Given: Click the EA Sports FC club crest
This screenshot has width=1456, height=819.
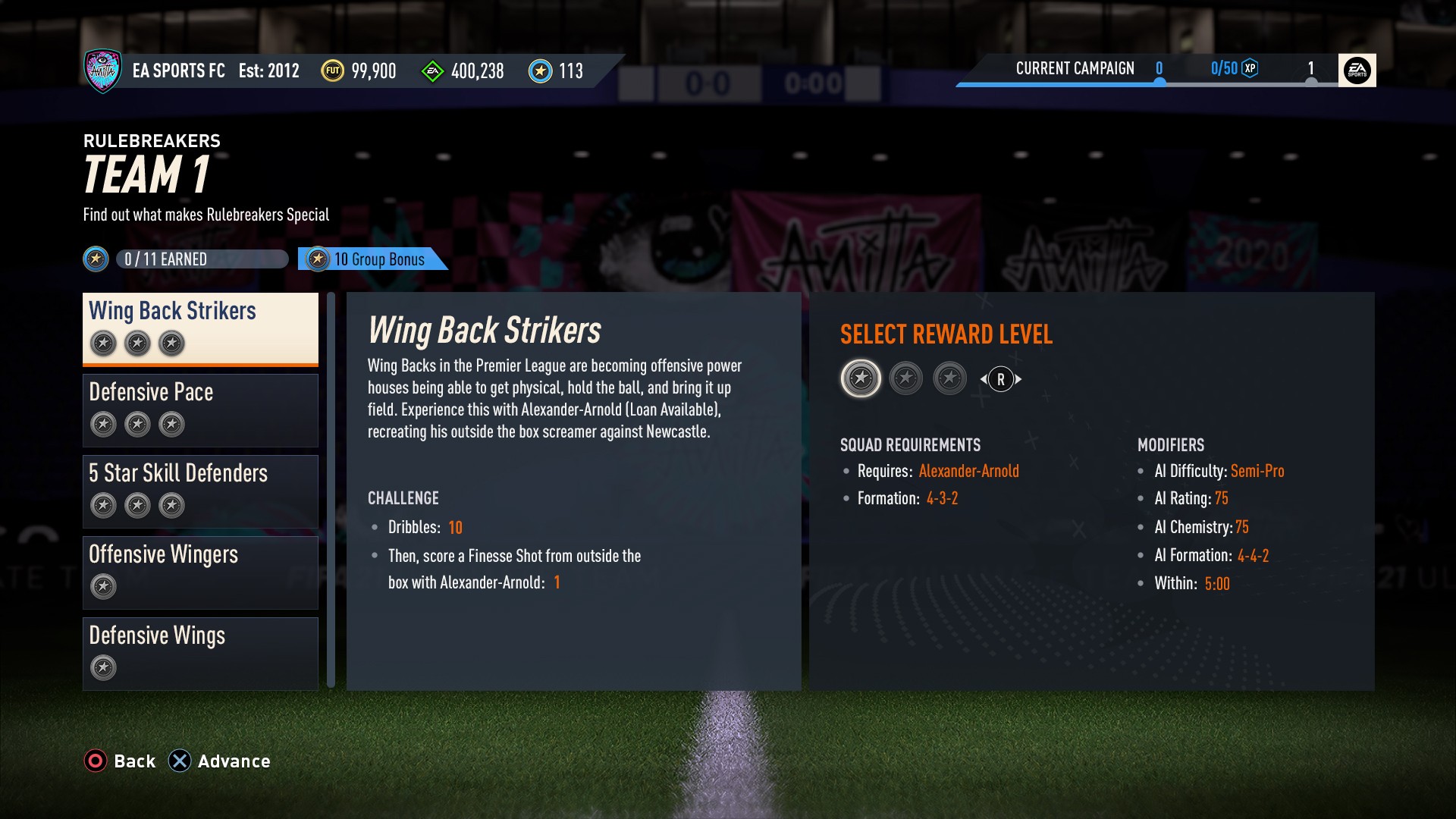Looking at the screenshot, I should [x=102, y=71].
